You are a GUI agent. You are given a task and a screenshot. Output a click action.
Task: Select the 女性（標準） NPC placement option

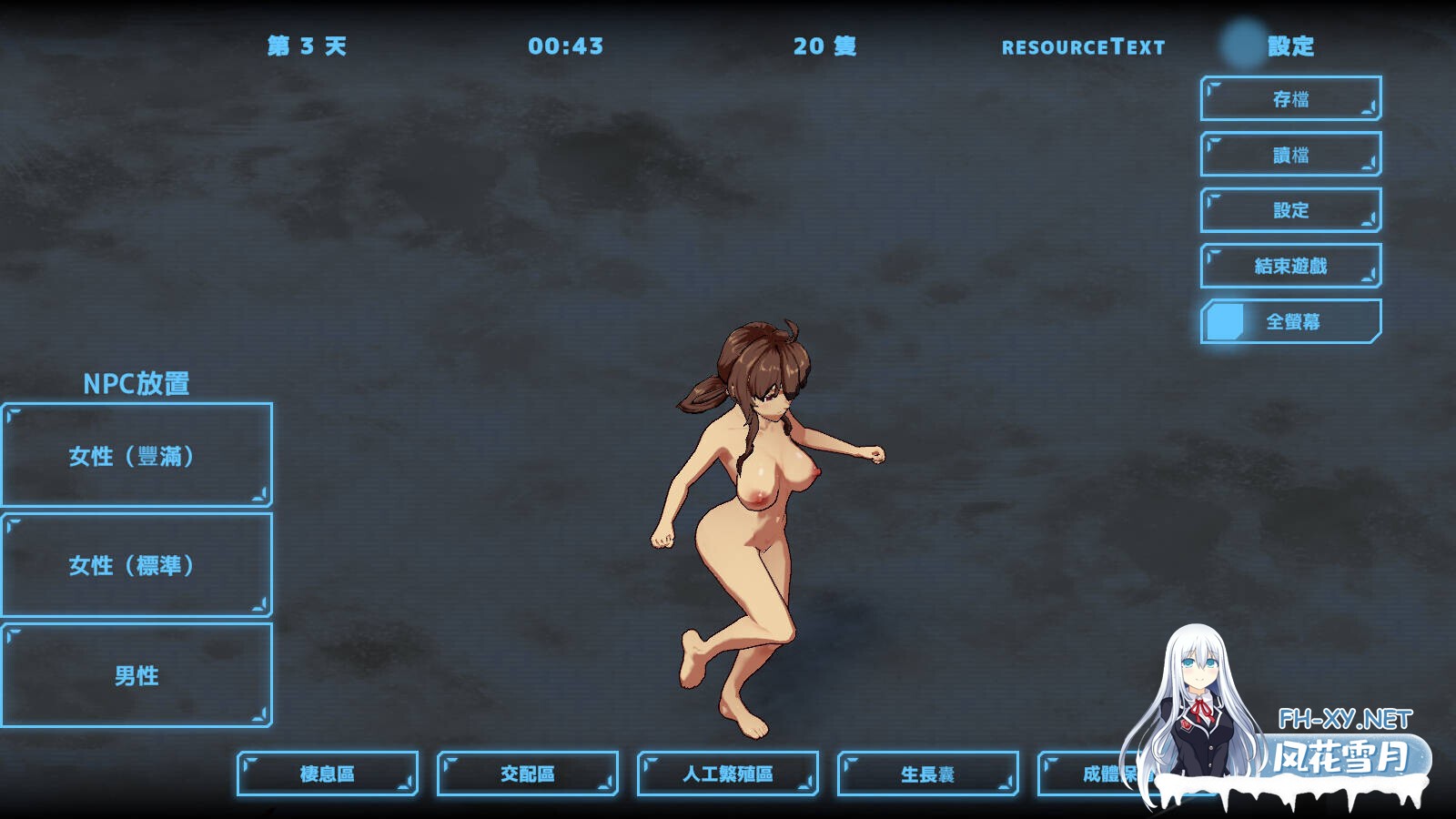tap(136, 565)
